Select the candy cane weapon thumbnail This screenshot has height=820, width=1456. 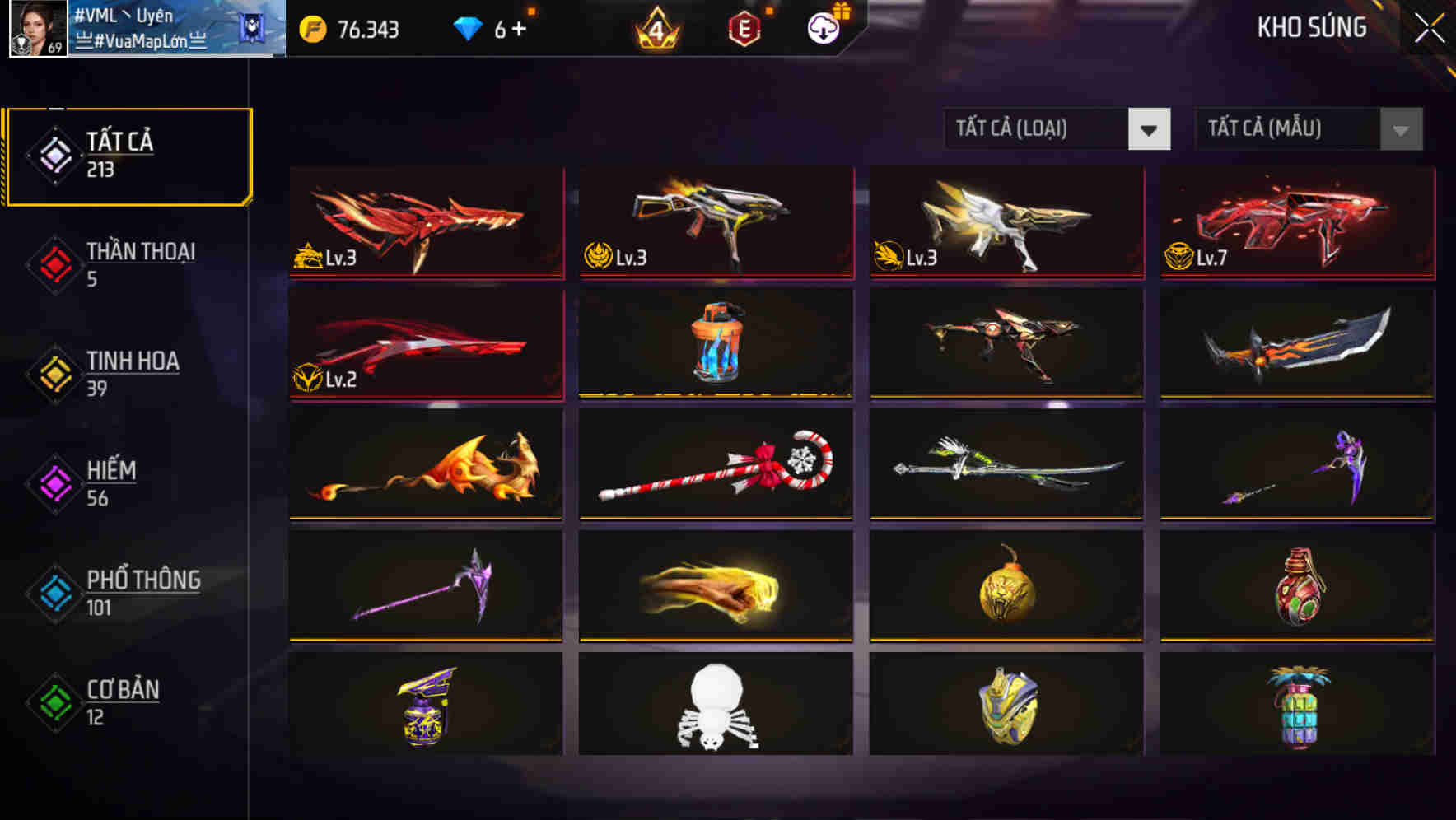coord(715,465)
